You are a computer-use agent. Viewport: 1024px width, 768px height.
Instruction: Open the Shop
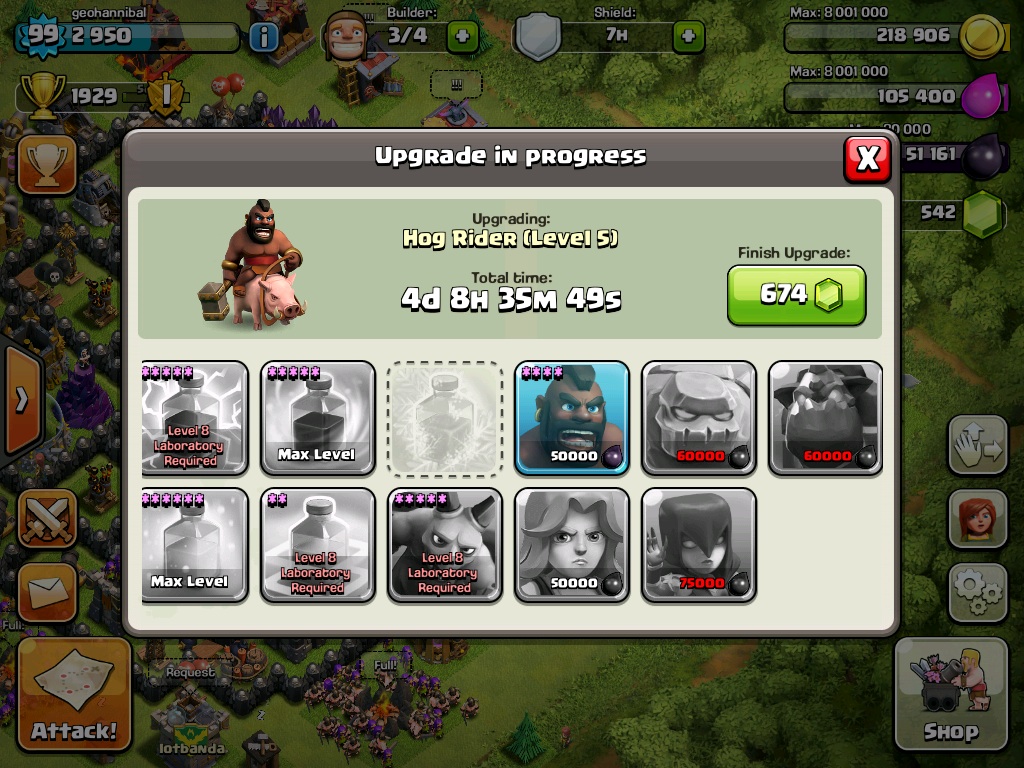(950, 694)
